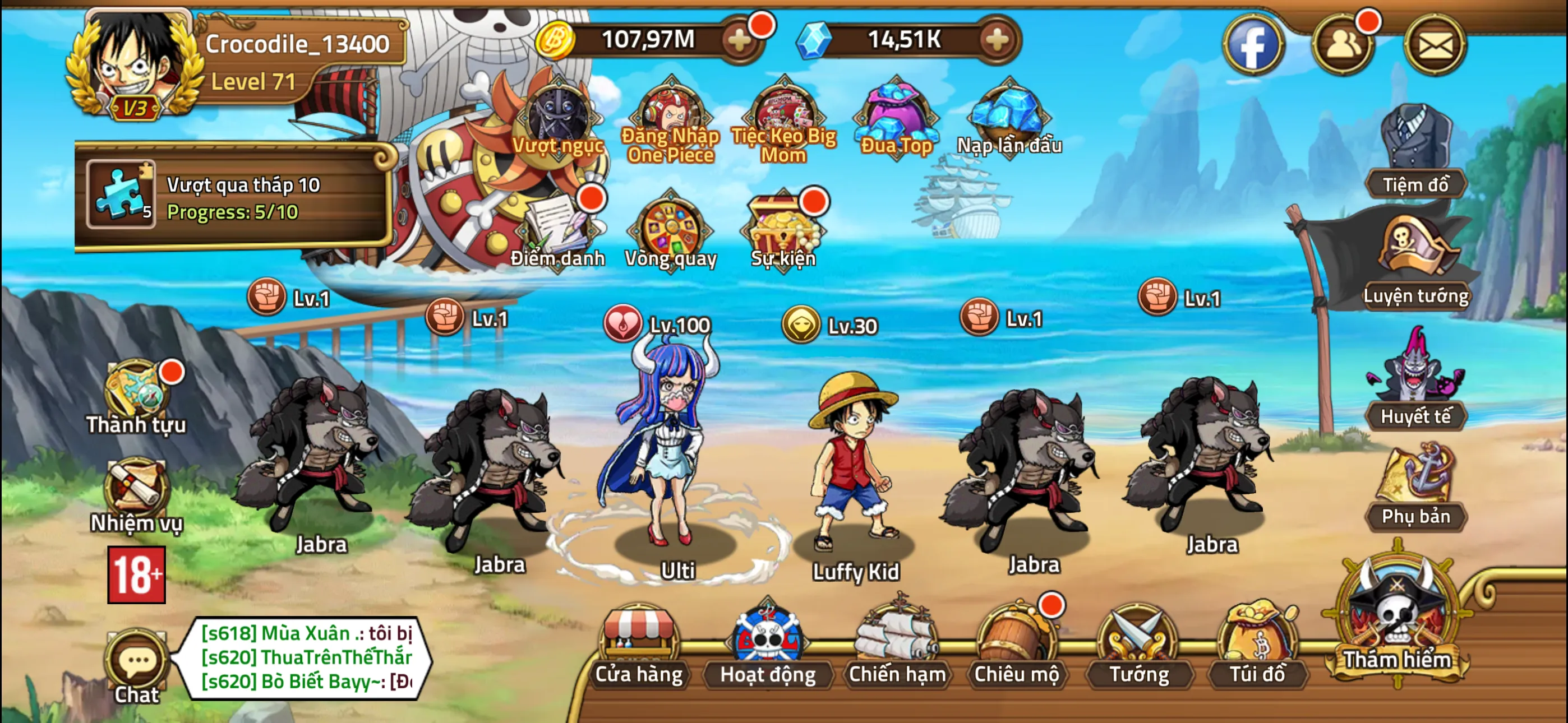
Task: Enter Tiệm đồ outfit shop
Action: (x=1415, y=152)
